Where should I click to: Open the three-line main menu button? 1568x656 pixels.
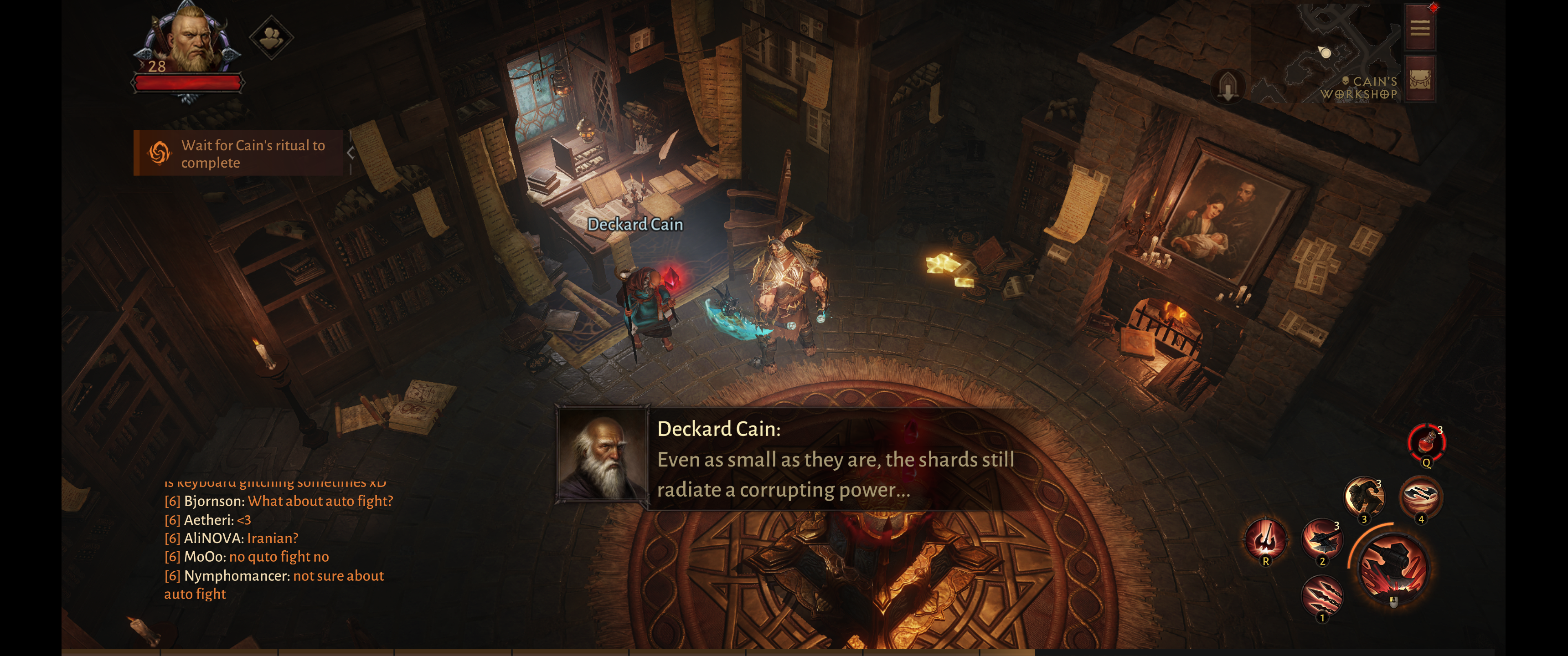tap(1419, 28)
